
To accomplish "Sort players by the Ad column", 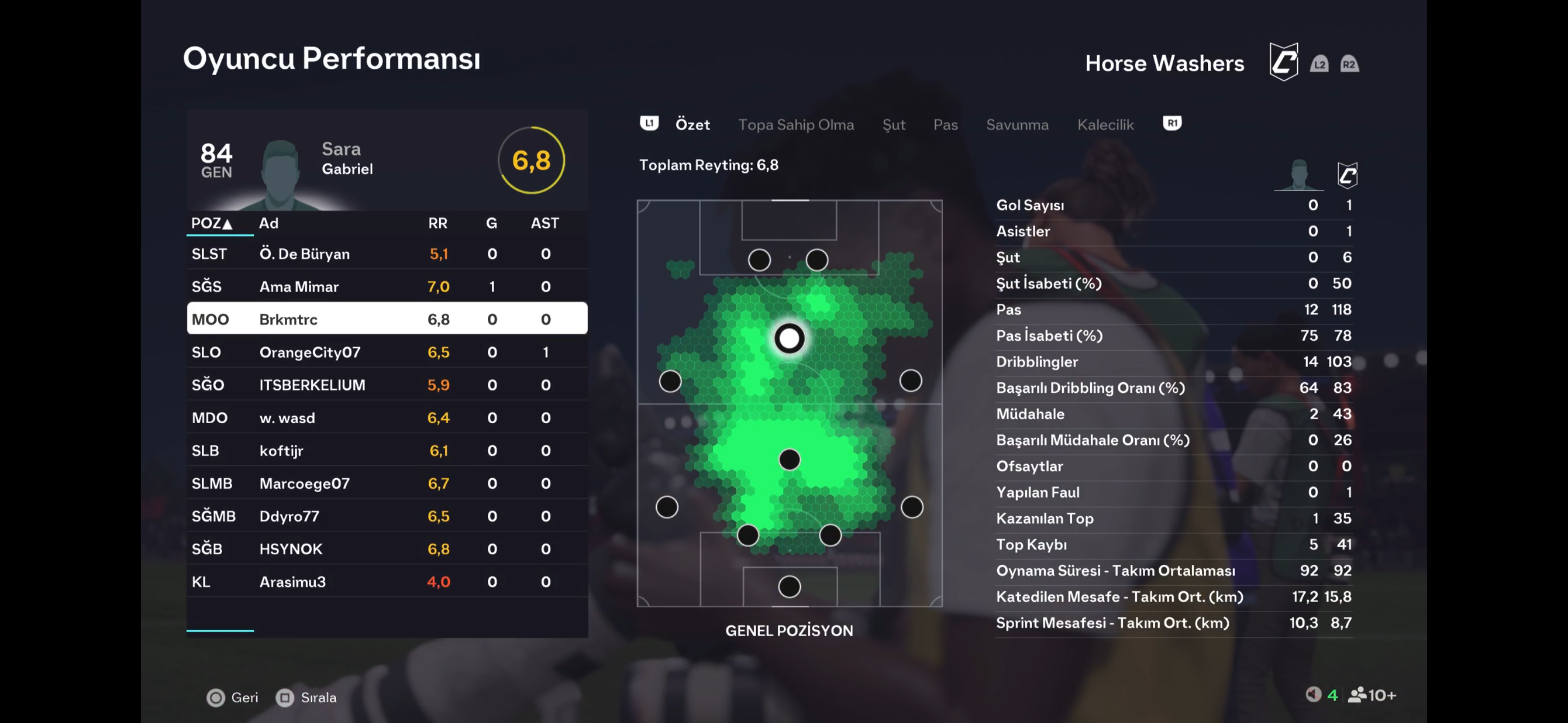I will tap(269, 224).
